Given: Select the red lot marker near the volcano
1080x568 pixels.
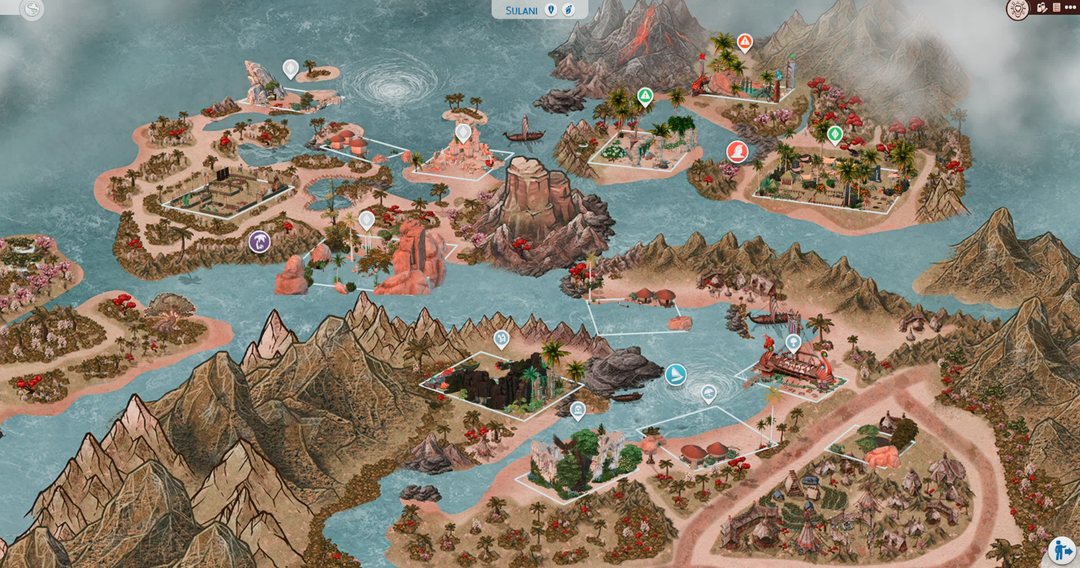Looking at the screenshot, I should click(744, 42).
